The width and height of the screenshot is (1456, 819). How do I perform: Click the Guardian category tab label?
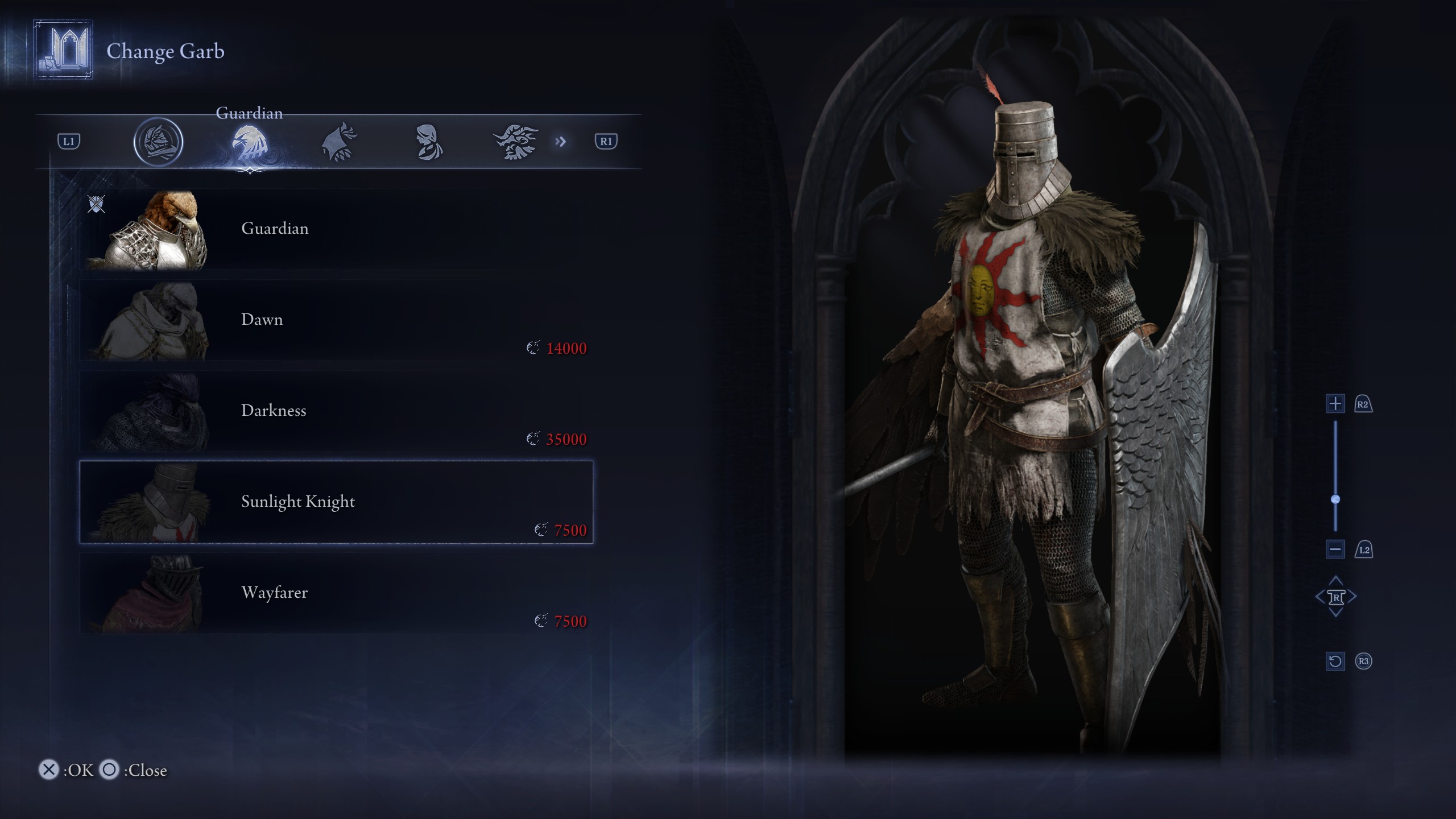pyautogui.click(x=249, y=113)
